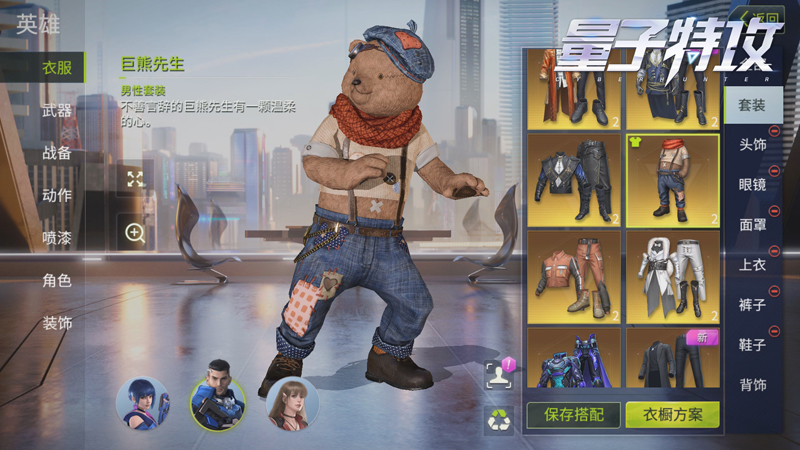
Task: Select the 战备 gear tab
Action: 56,153
